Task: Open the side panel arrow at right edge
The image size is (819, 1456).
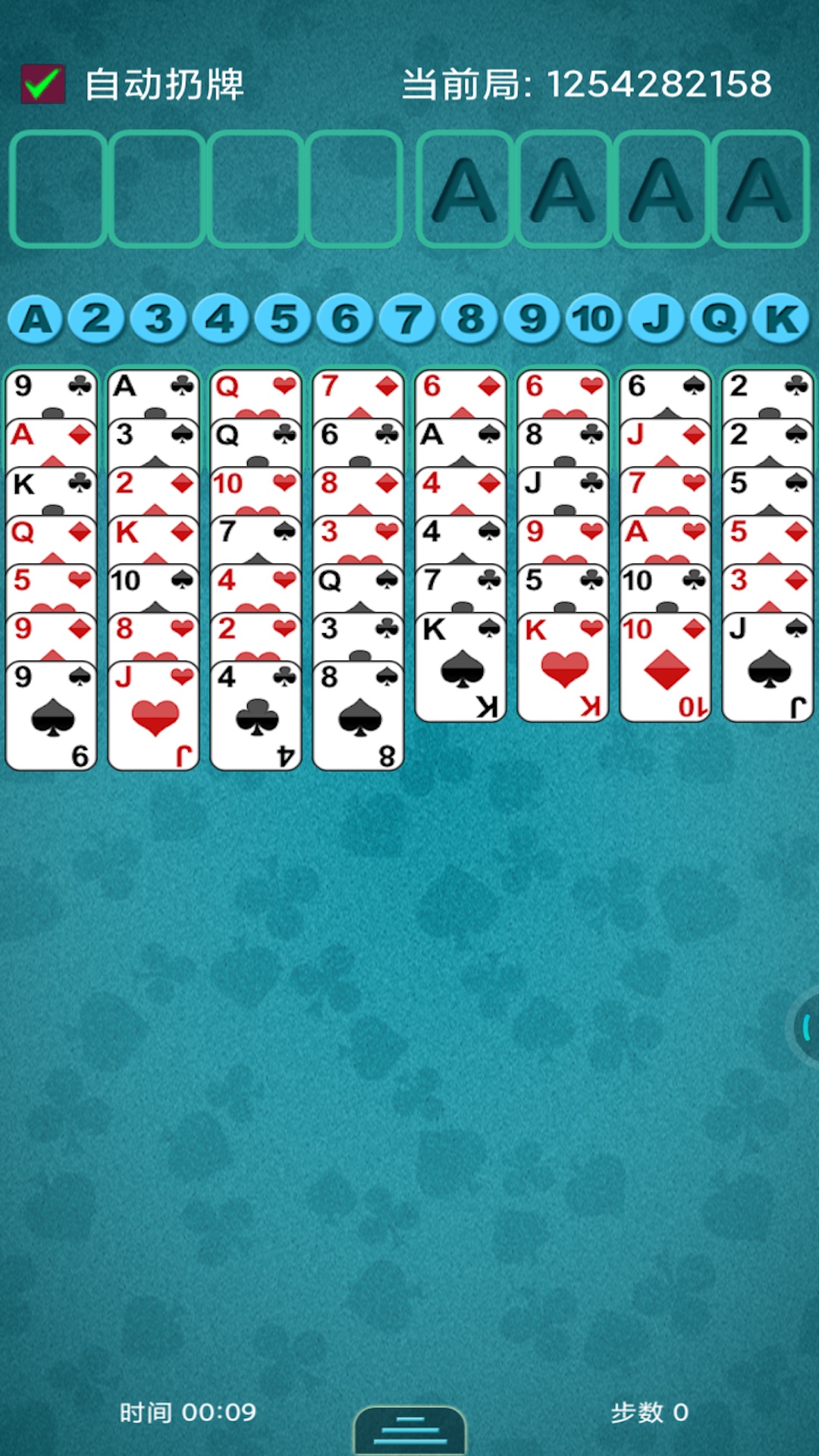Action: (805, 1028)
